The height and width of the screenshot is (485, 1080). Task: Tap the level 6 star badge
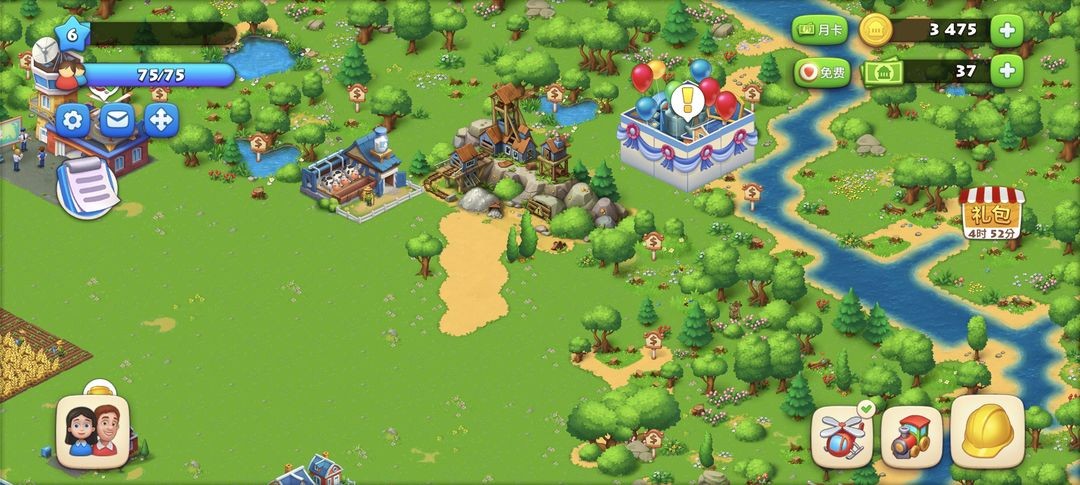[72, 33]
